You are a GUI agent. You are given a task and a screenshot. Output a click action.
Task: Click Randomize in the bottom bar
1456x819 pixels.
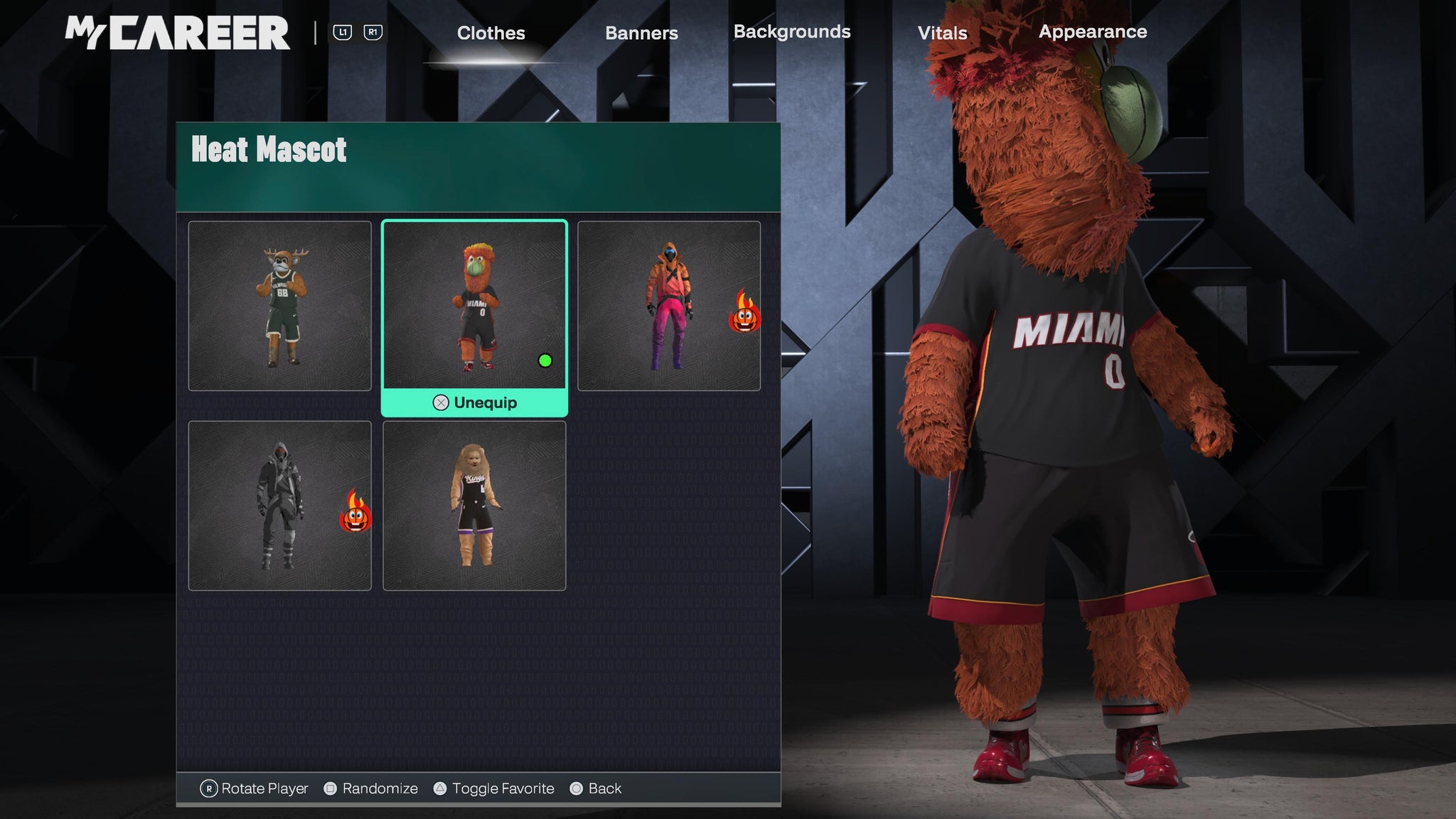point(371,788)
